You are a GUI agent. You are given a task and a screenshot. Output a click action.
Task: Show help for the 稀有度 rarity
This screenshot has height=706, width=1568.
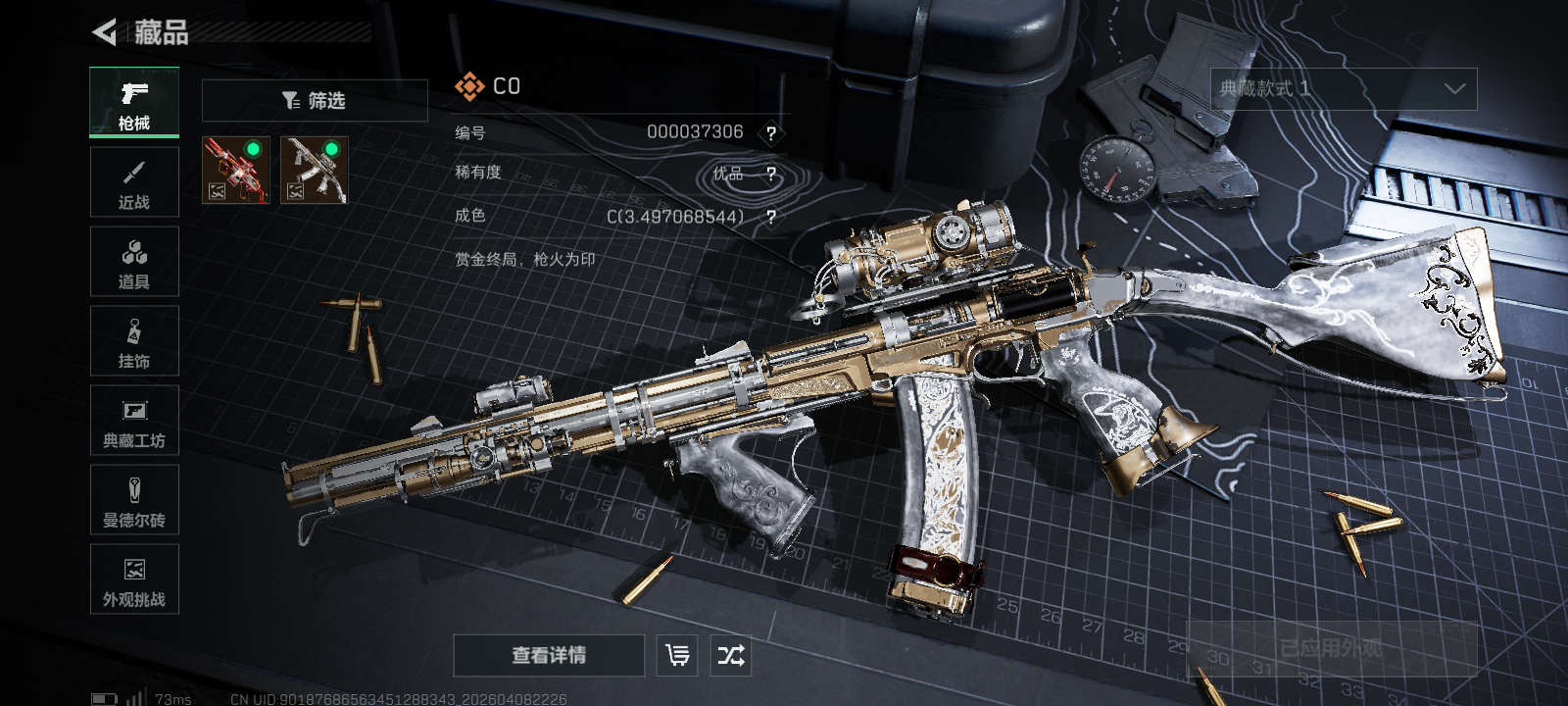[x=771, y=175]
